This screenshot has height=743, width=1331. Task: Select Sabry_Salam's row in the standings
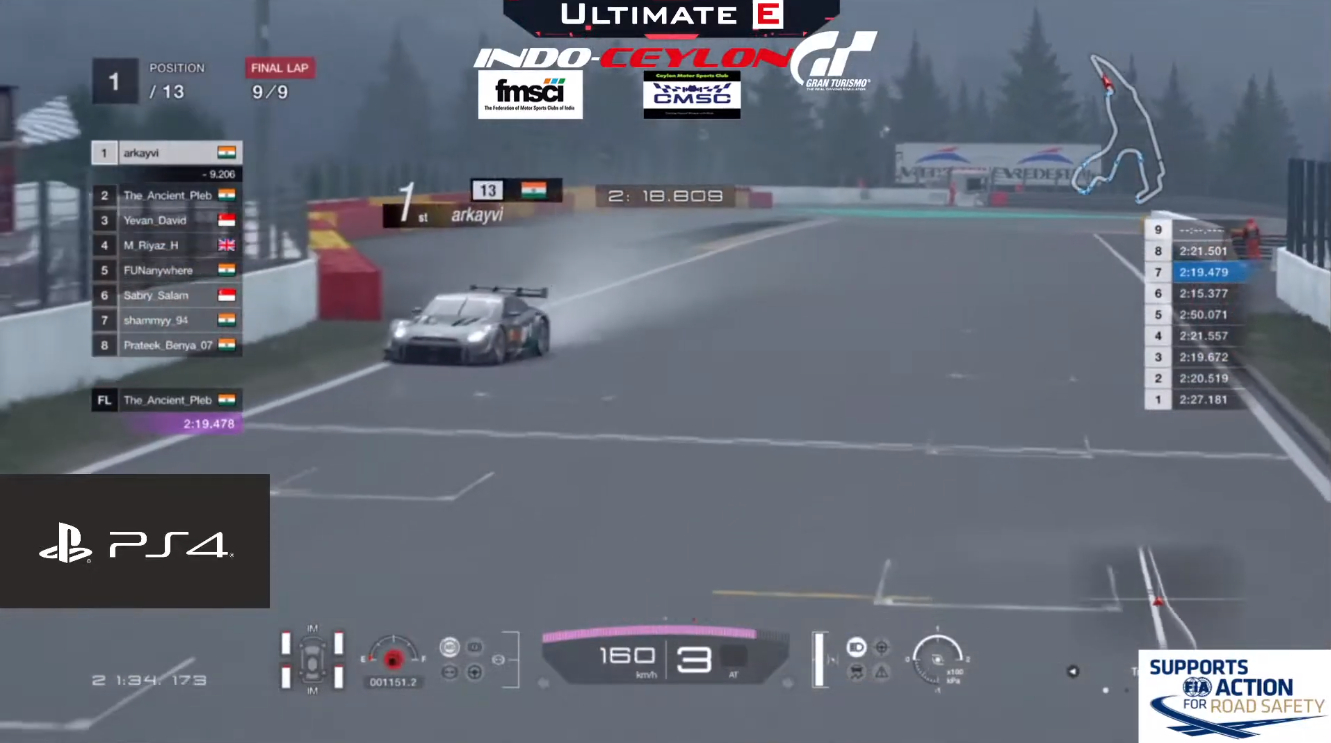pyautogui.click(x=166, y=295)
